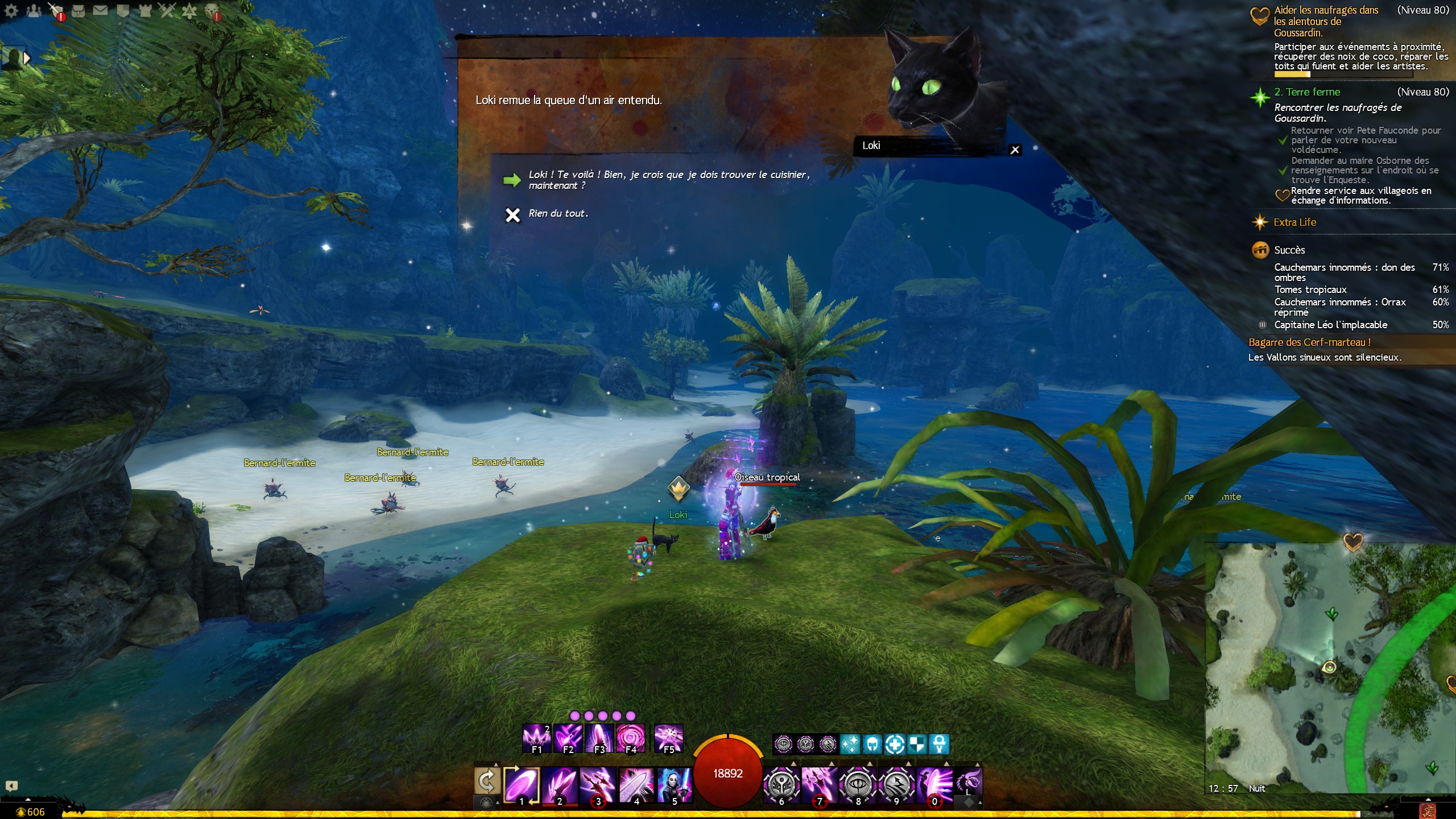Viewport: 1456px width, 819px height.
Task: Open the guild shield icon
Action: [122, 10]
